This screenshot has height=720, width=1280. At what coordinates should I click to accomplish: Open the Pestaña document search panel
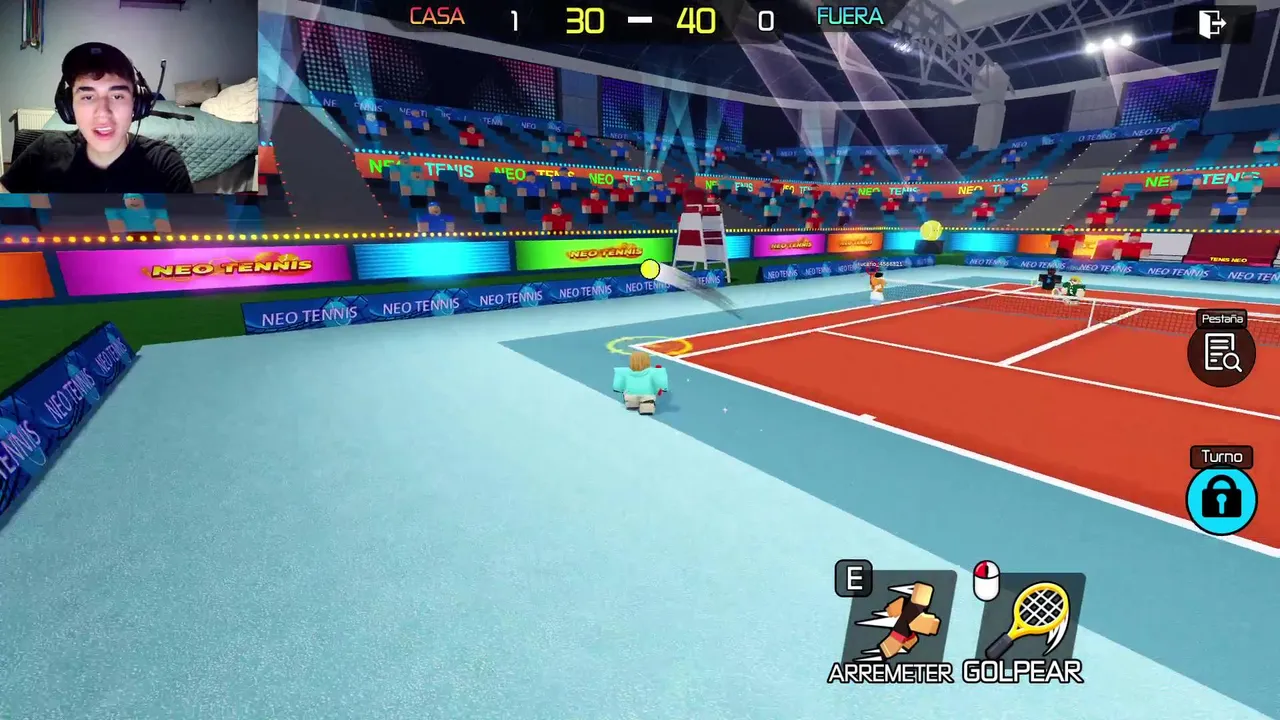[x=1222, y=353]
